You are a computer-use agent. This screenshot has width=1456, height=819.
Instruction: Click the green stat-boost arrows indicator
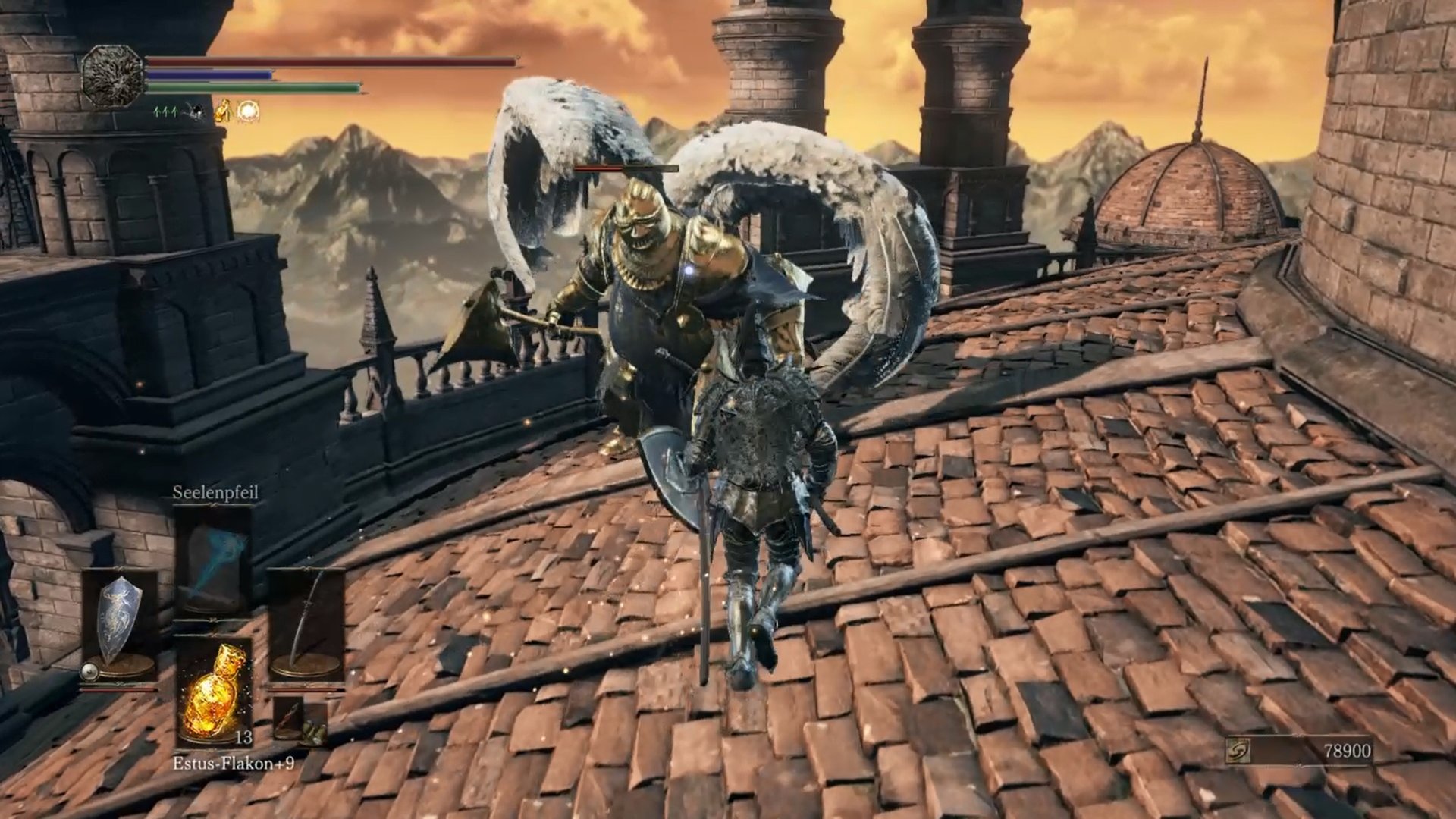(x=164, y=112)
